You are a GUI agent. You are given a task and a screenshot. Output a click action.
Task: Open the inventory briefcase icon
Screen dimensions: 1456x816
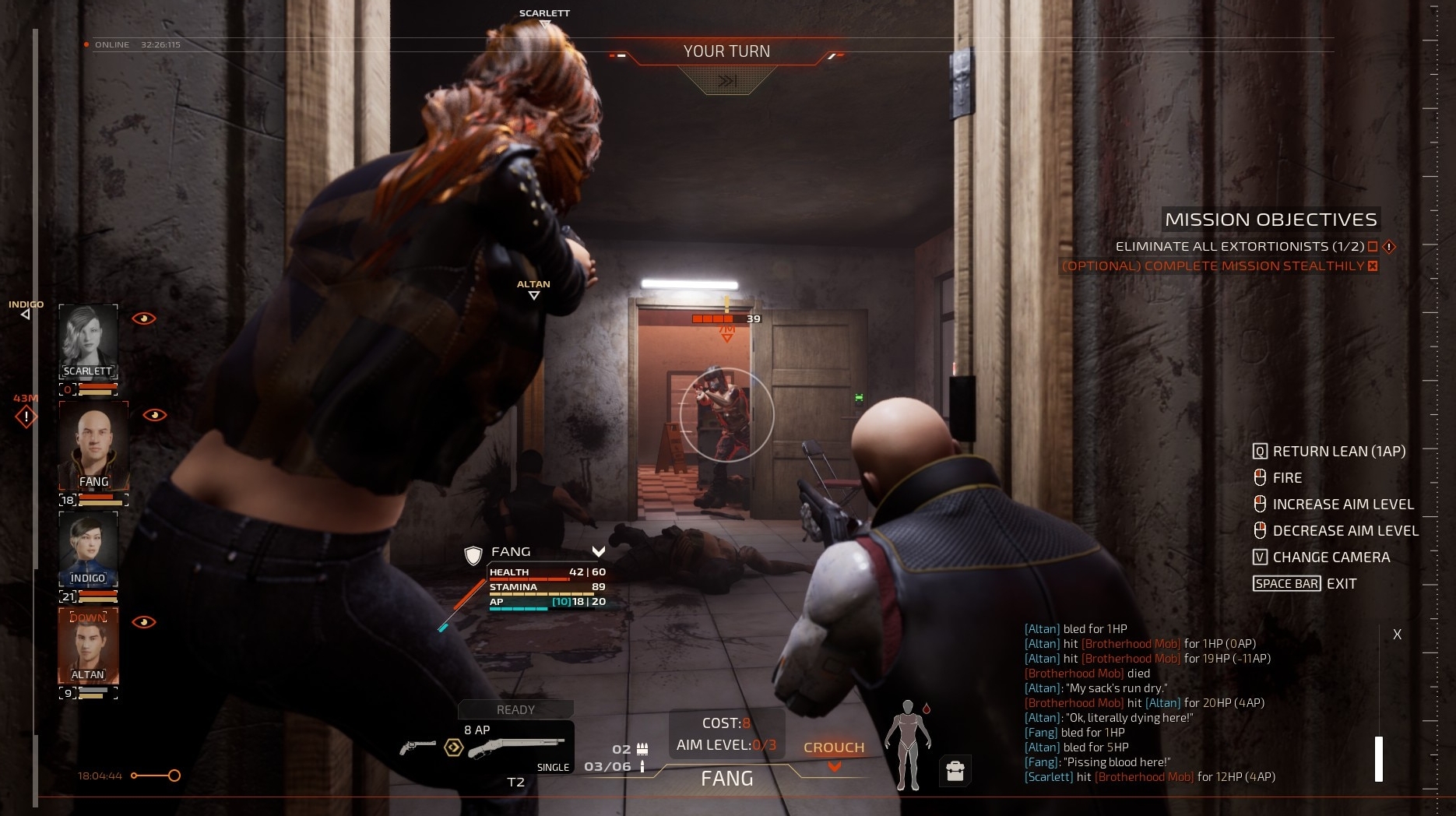coord(955,771)
